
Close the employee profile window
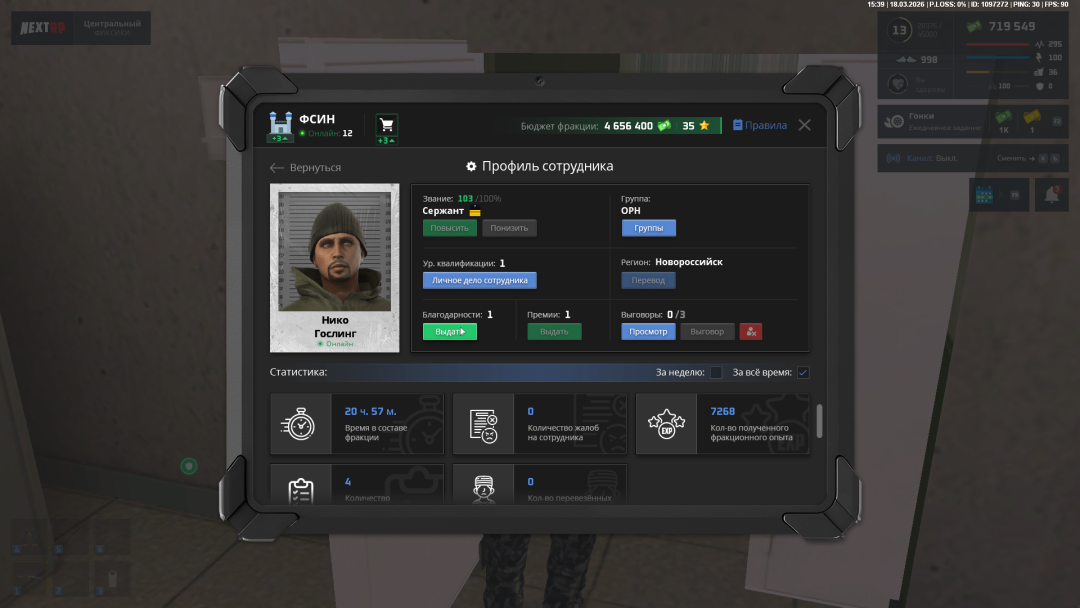pyautogui.click(x=804, y=125)
